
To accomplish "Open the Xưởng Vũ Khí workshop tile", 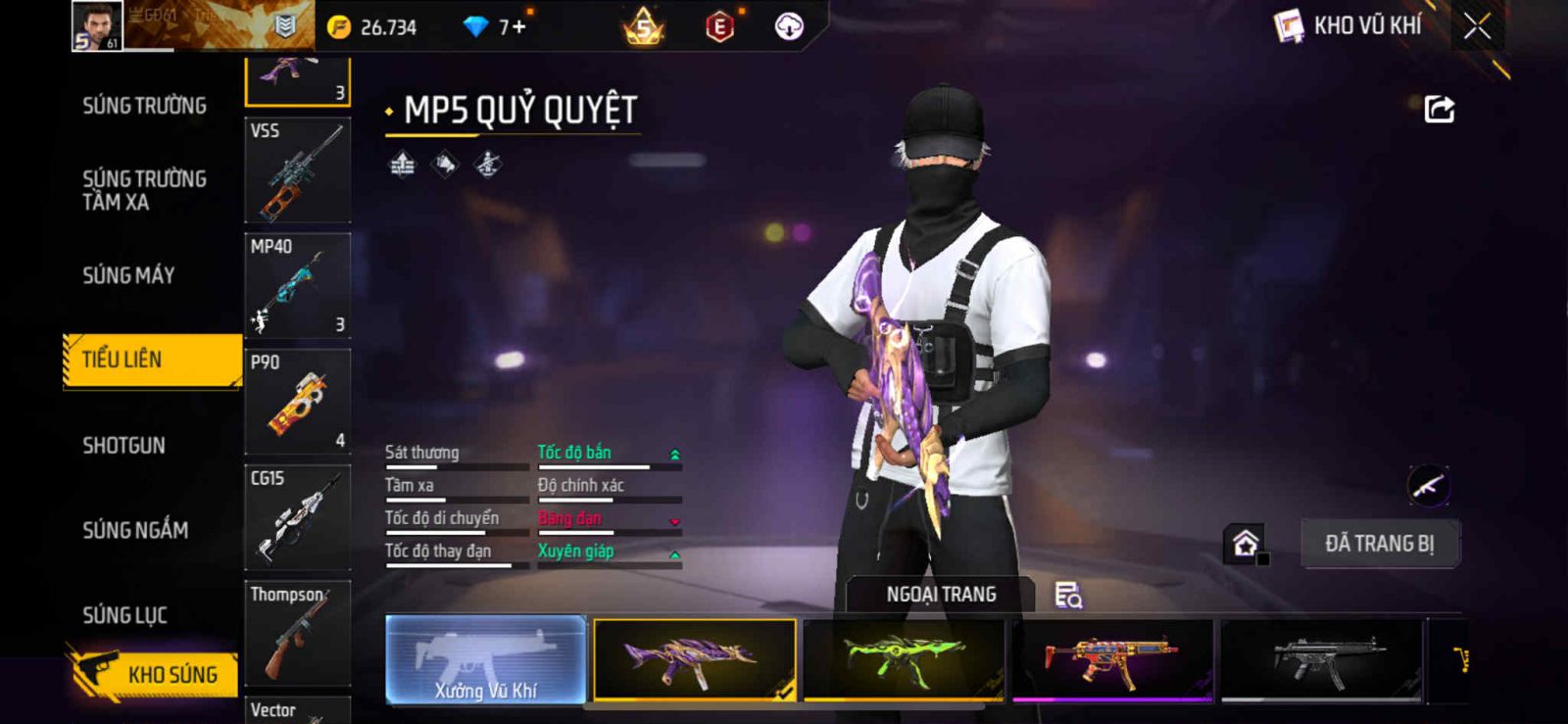I will pos(486,660).
